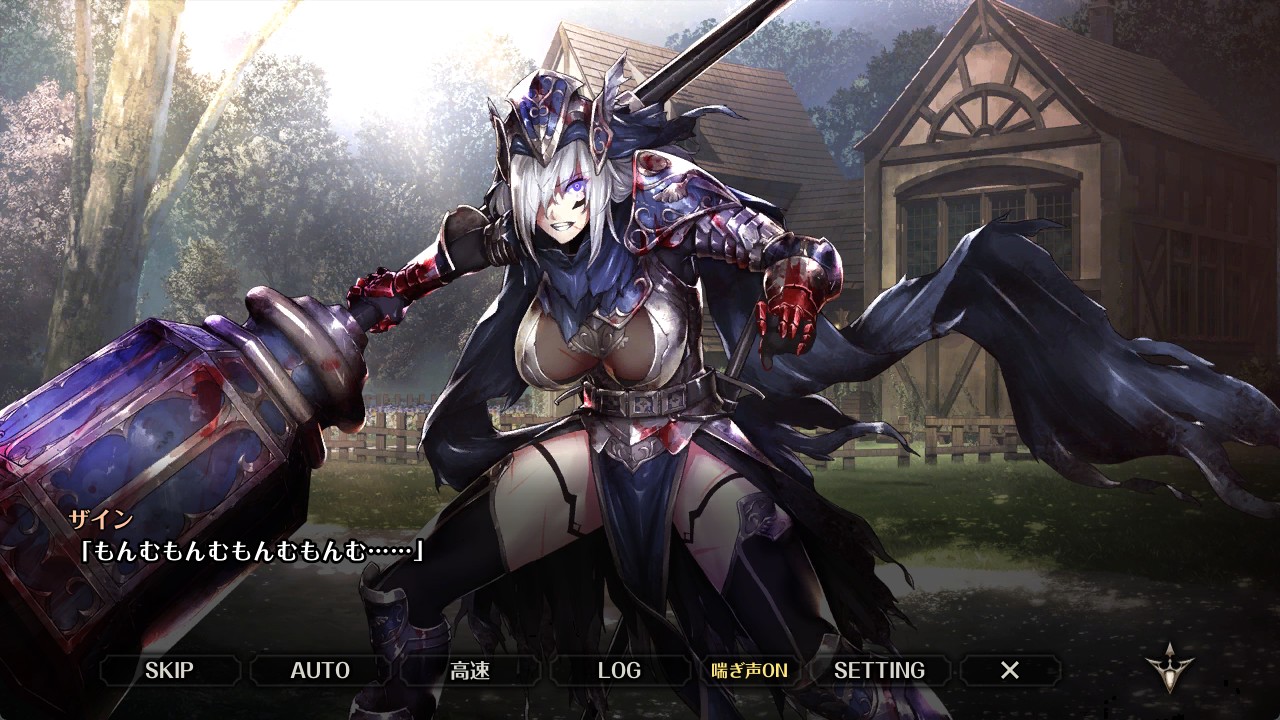This screenshot has width=1280, height=720.
Task: Click the ornate advance-text arrow icon
Action: [x=1170, y=670]
